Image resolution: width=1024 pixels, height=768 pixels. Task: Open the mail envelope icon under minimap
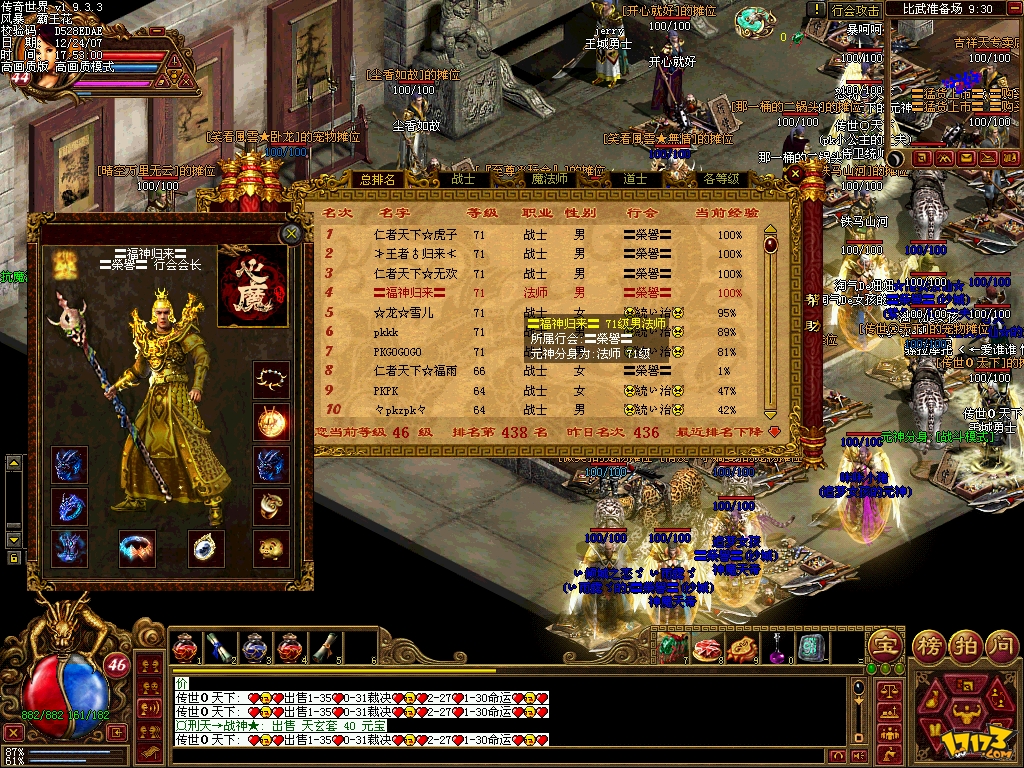tap(966, 158)
